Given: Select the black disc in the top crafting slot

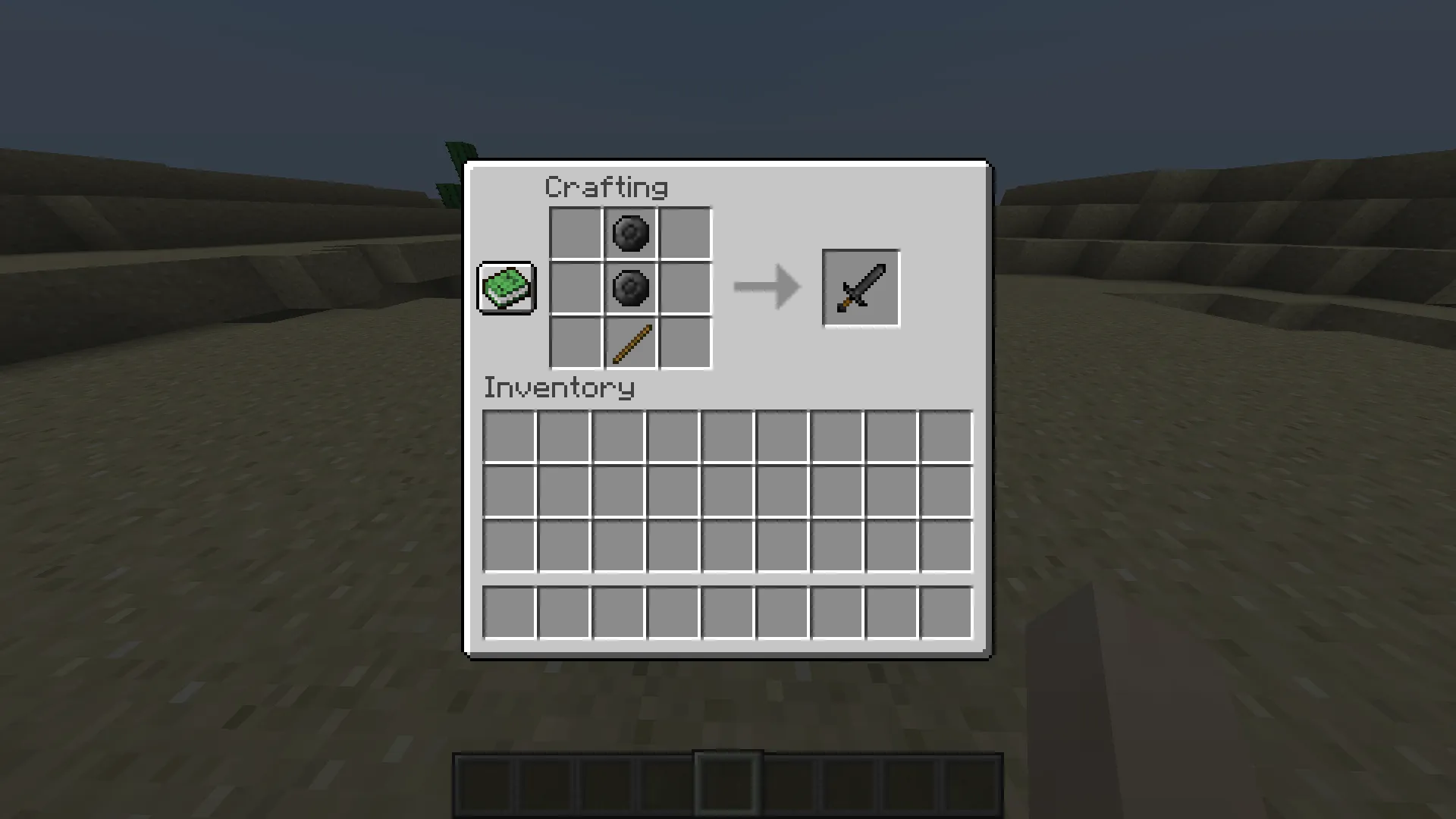Looking at the screenshot, I should (629, 233).
